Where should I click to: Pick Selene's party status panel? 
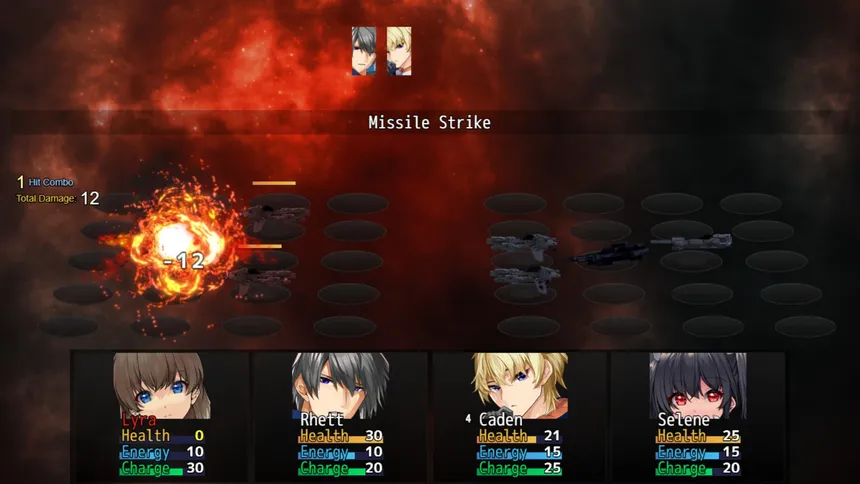697,414
